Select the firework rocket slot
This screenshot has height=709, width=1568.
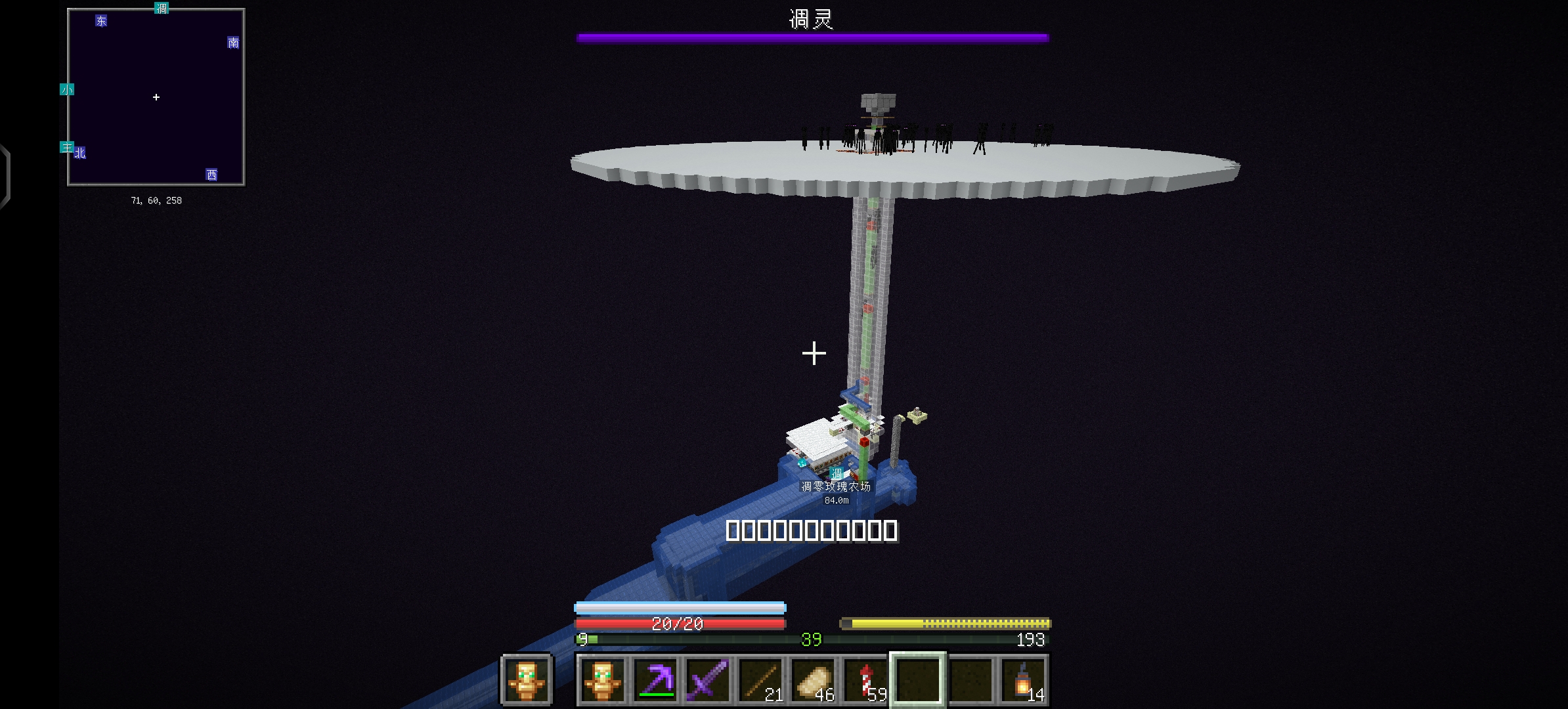tap(865, 679)
